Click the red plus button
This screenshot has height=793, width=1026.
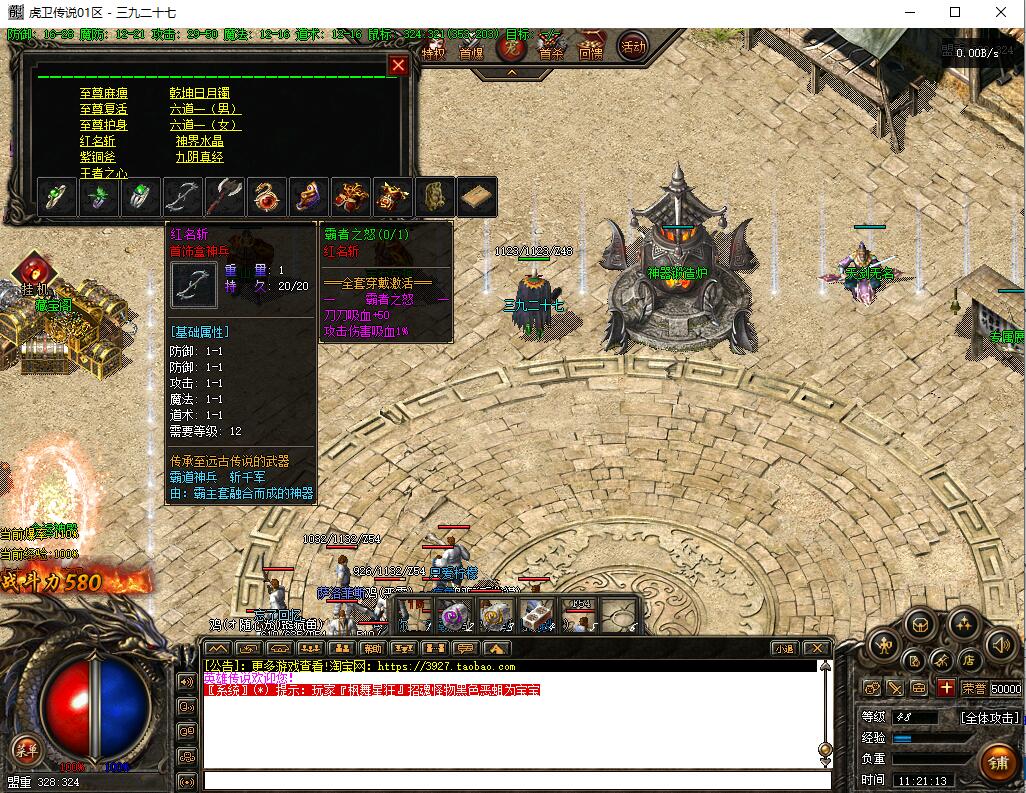click(x=946, y=687)
